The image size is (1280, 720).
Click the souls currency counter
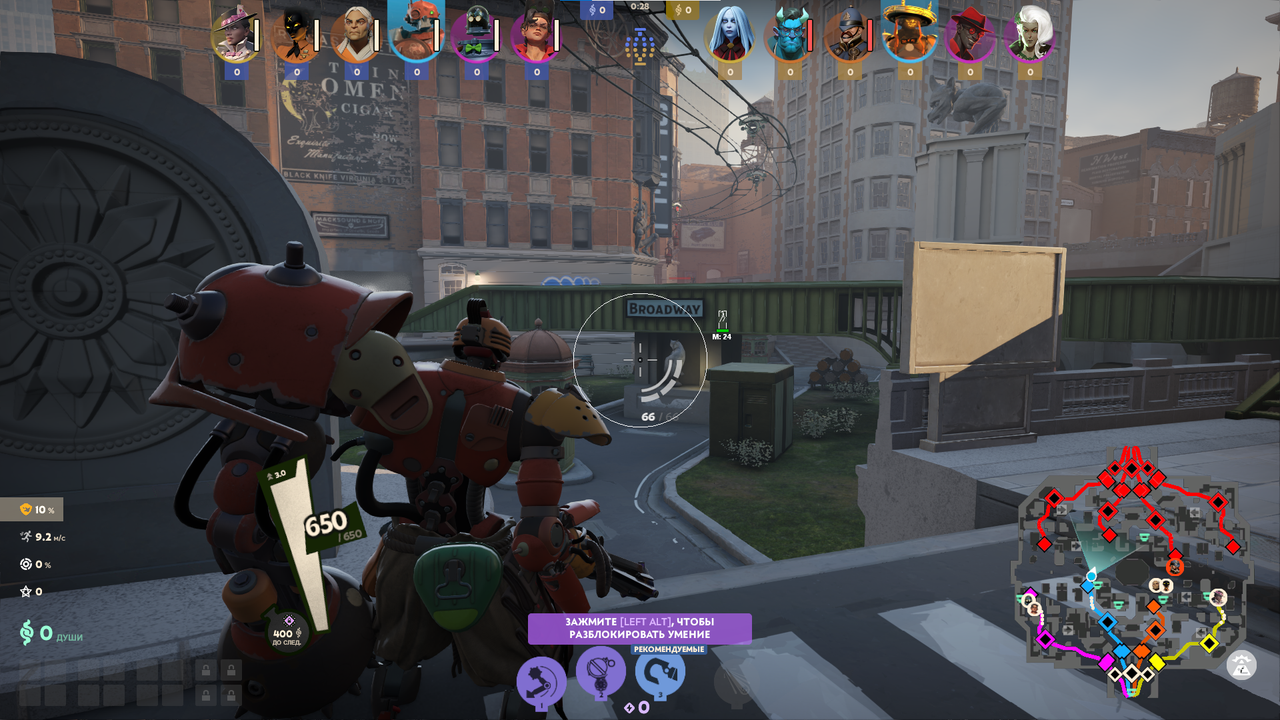(x=50, y=634)
